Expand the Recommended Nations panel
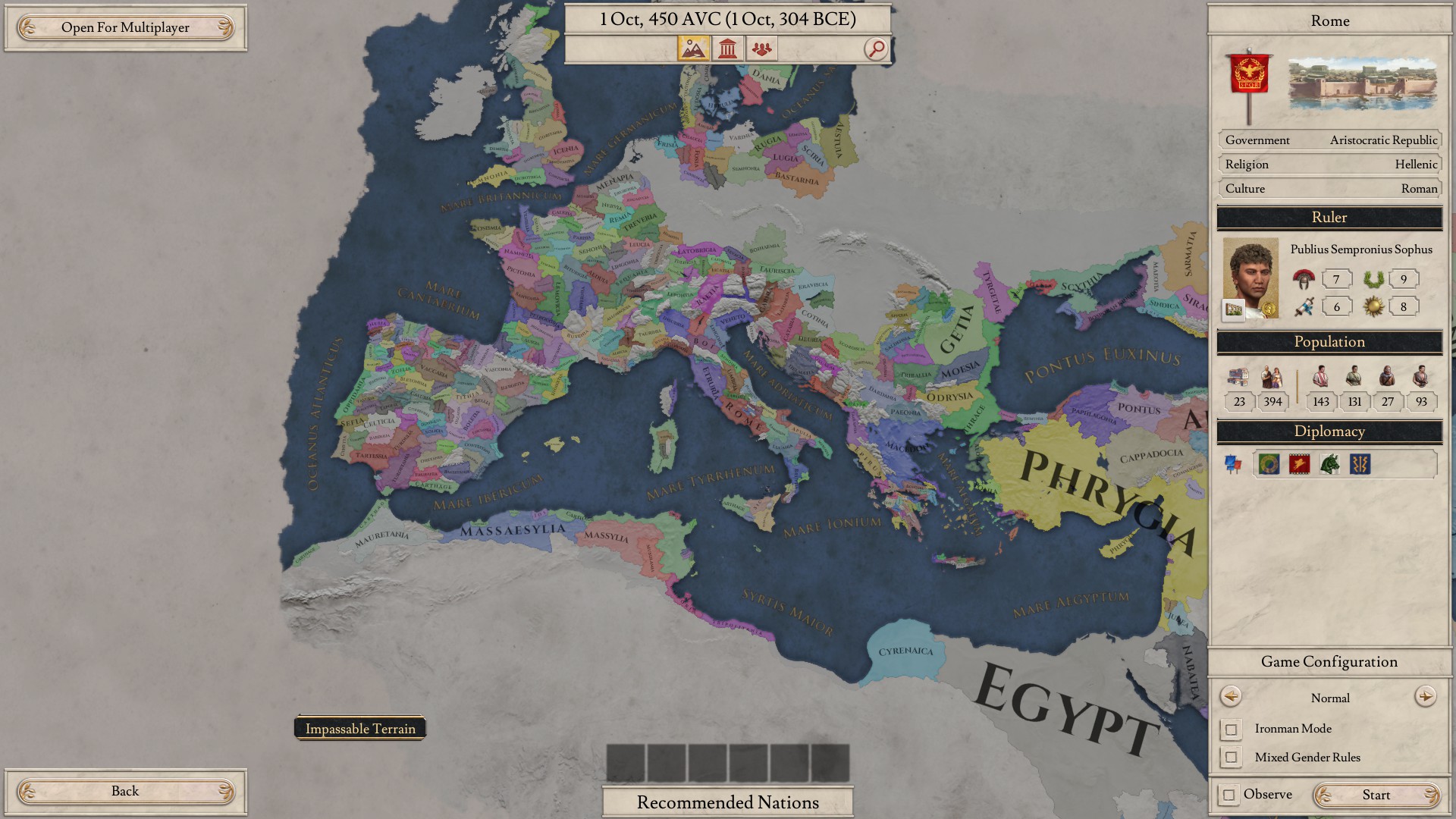The image size is (1456, 819). pyautogui.click(x=726, y=802)
